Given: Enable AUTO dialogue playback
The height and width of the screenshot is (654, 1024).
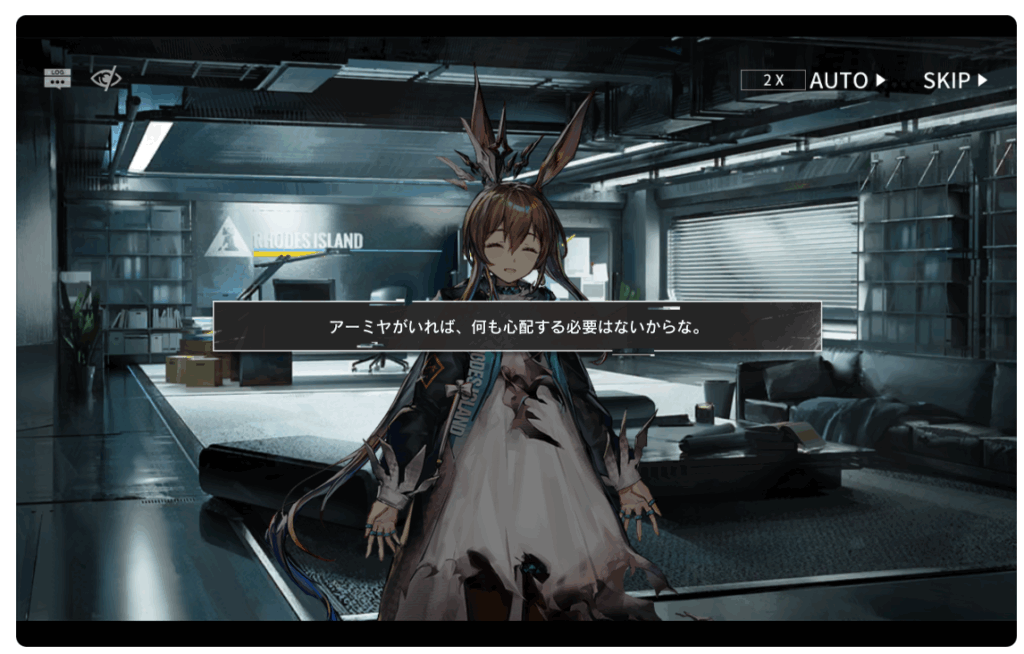Looking at the screenshot, I should [847, 80].
